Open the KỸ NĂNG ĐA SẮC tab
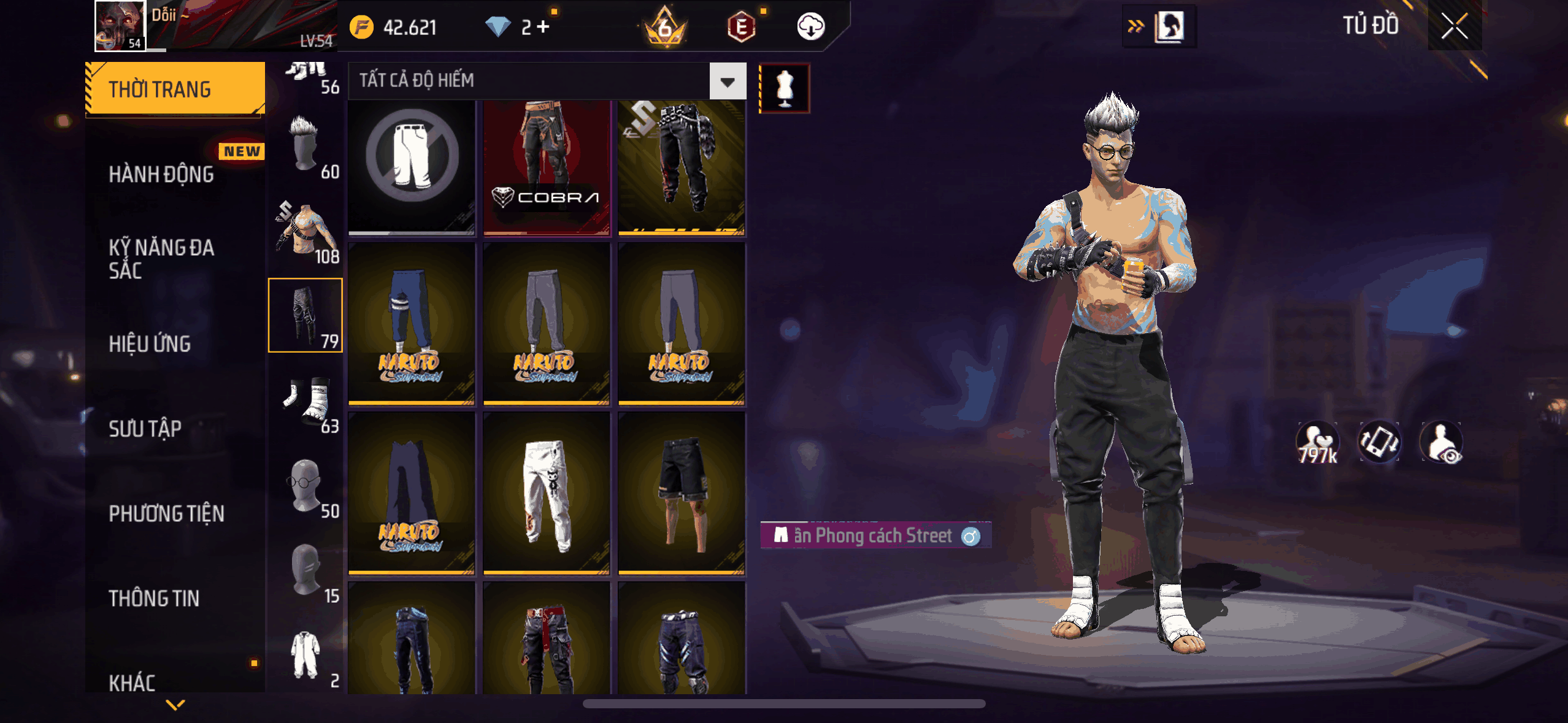Viewport: 1568px width, 723px height. (x=161, y=259)
